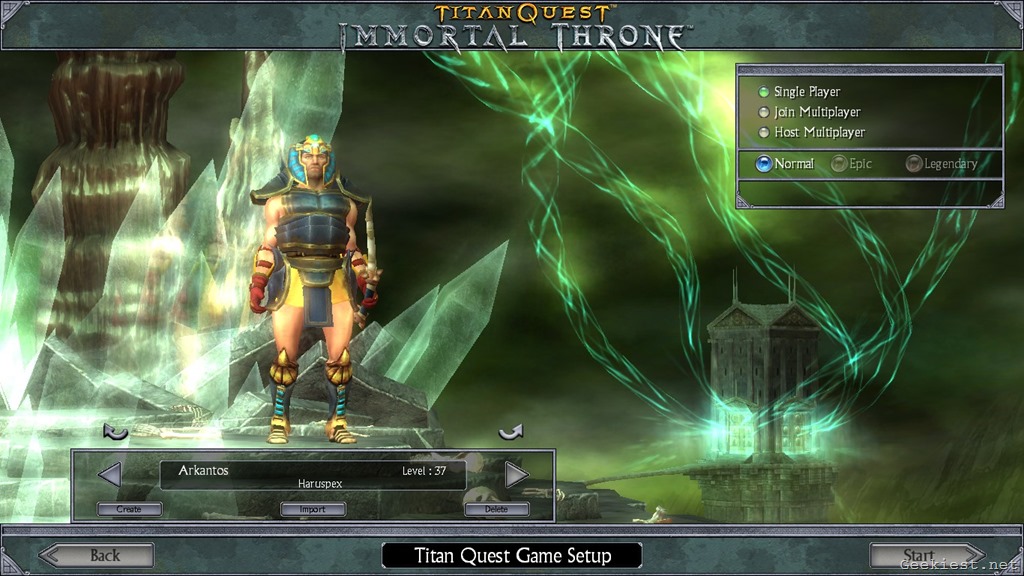1024x576 pixels.
Task: Go Back to the previous menu
Action: coord(97,555)
